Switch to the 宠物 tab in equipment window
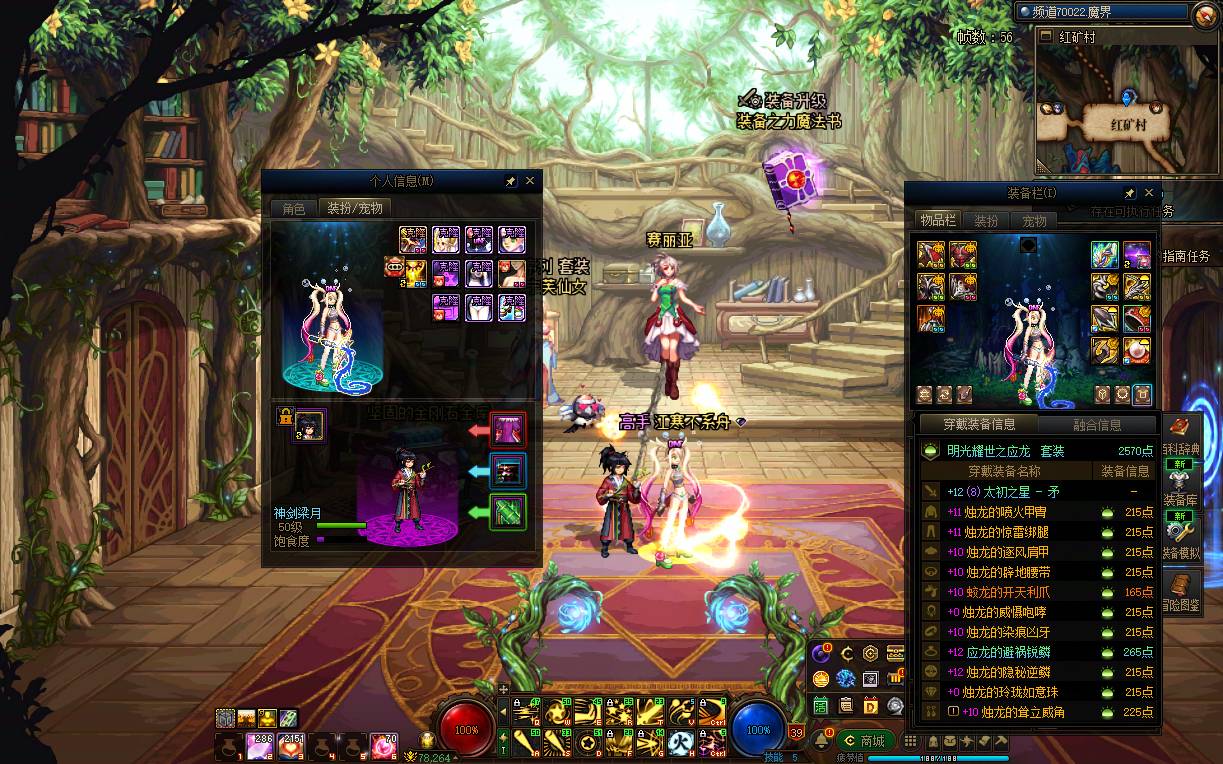 tap(1034, 221)
